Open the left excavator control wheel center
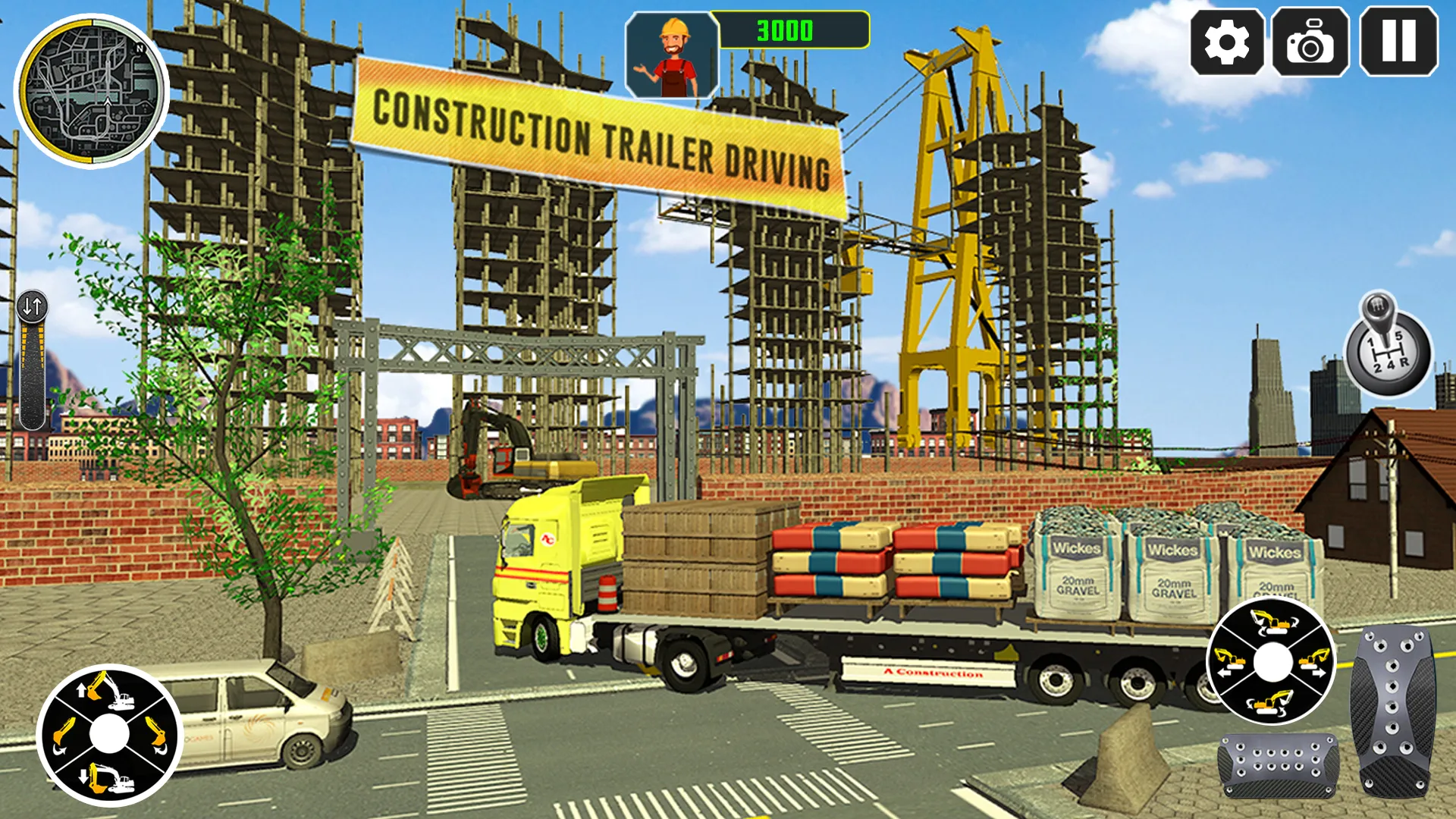The width and height of the screenshot is (1456, 819). pos(110,733)
